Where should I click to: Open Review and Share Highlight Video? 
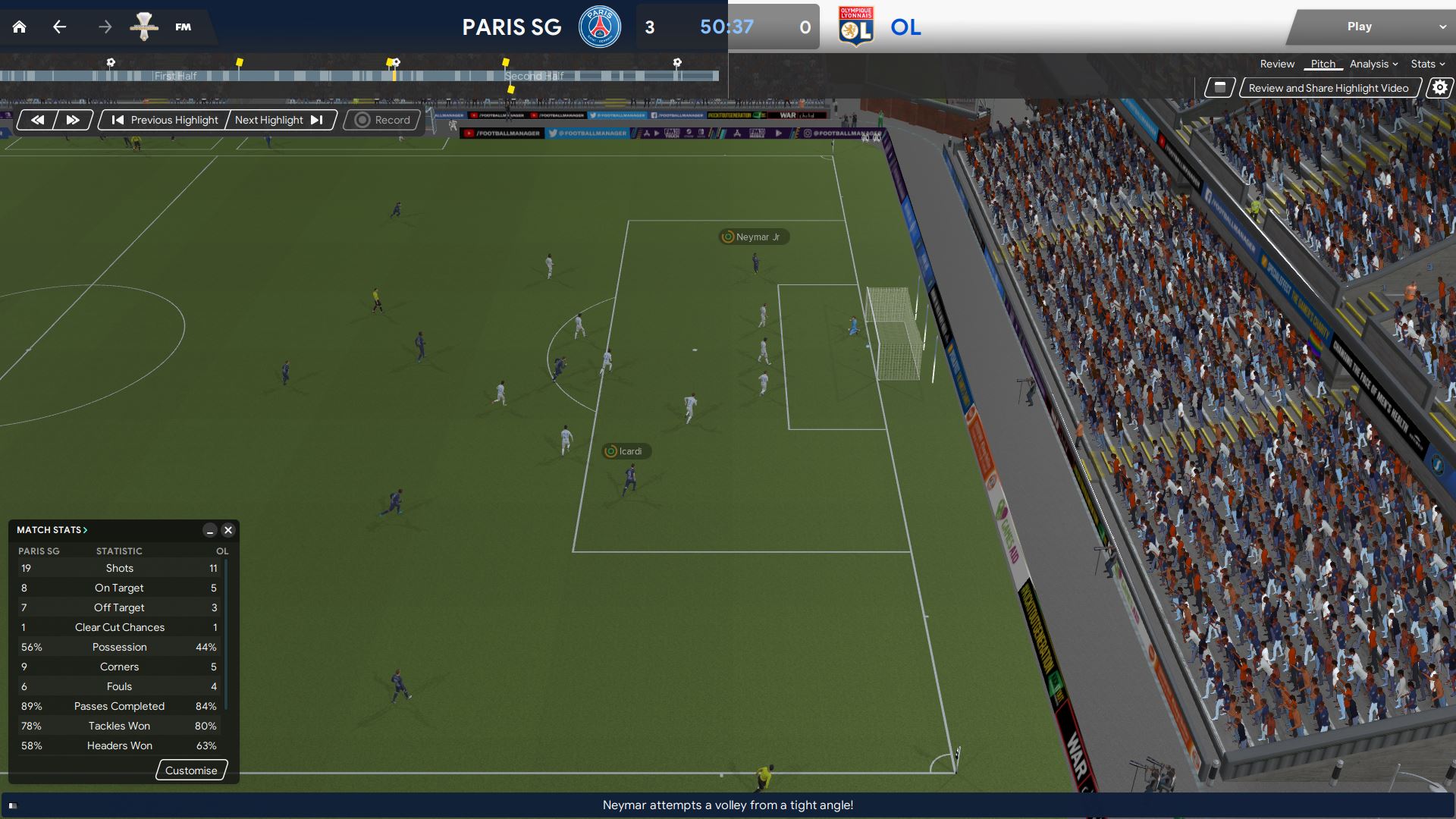pyautogui.click(x=1329, y=88)
